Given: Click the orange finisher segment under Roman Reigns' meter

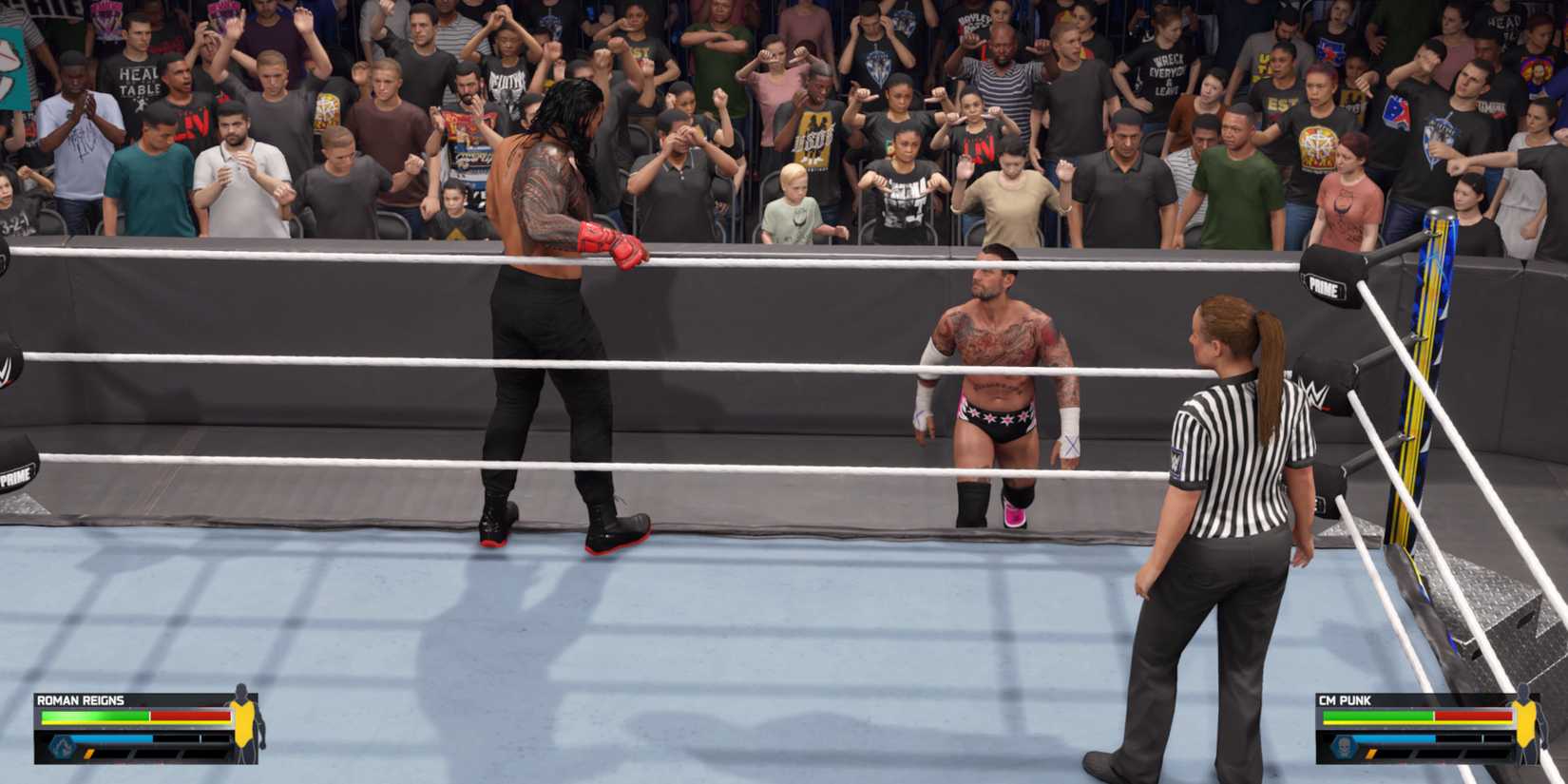Looking at the screenshot, I should [x=88, y=755].
